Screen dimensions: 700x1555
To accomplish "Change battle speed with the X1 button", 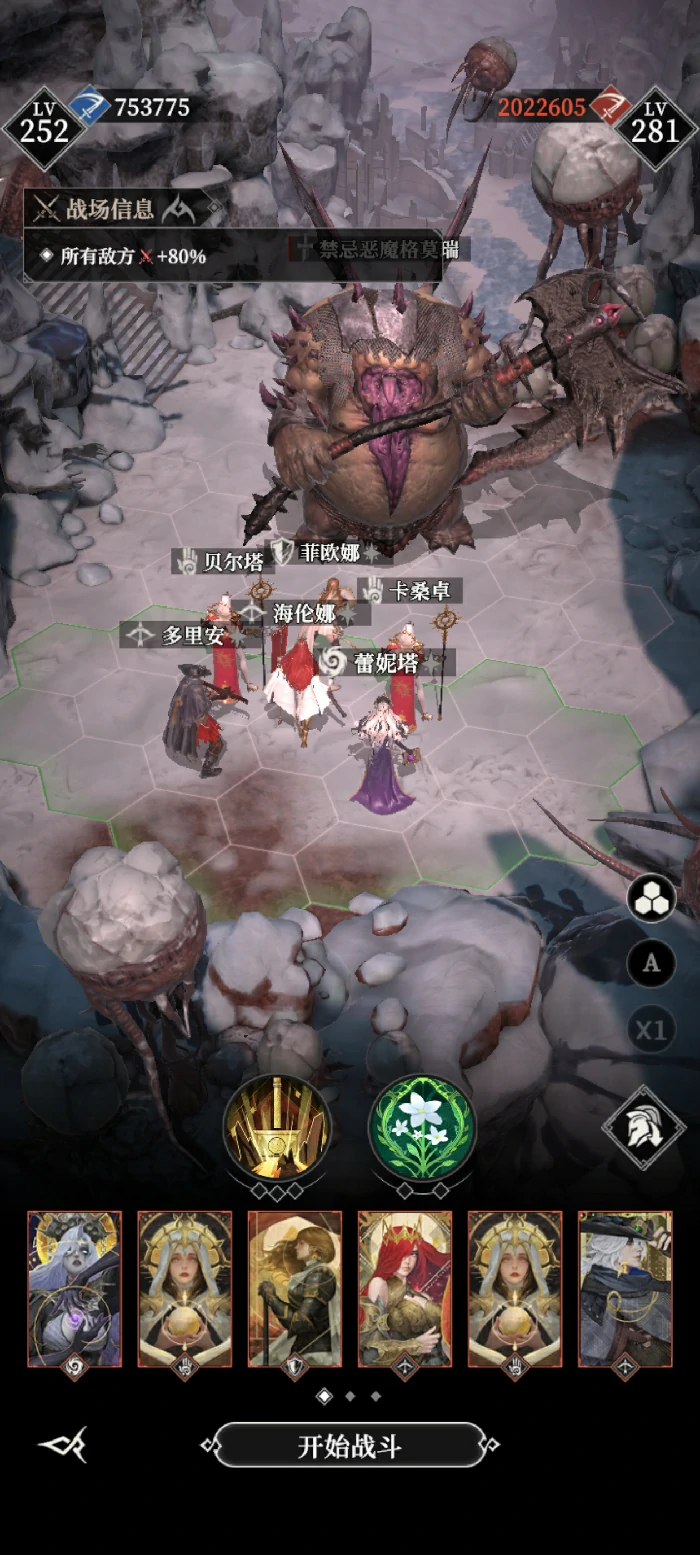I will [651, 1029].
